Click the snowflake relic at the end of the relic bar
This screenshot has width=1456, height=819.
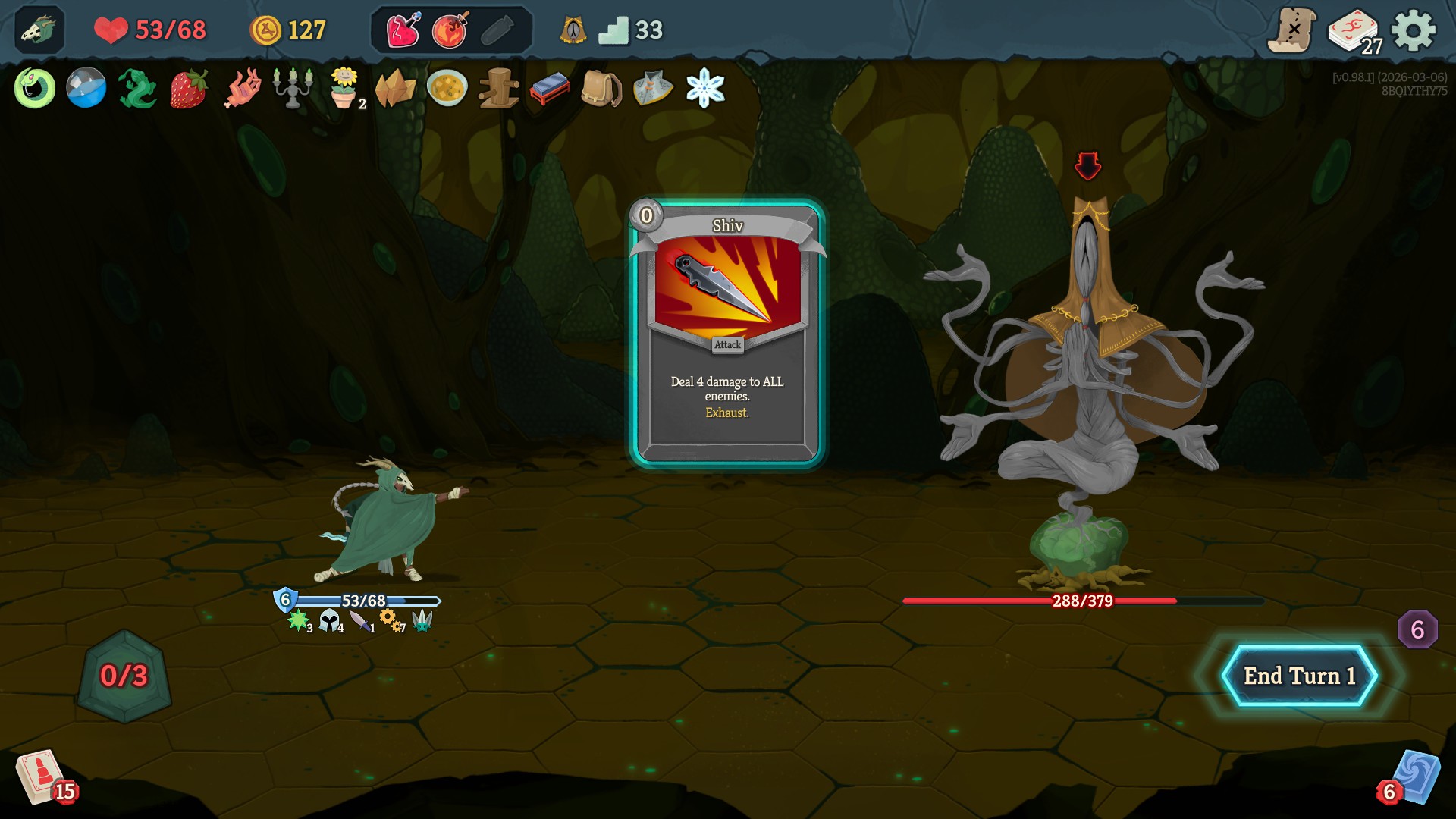[704, 89]
